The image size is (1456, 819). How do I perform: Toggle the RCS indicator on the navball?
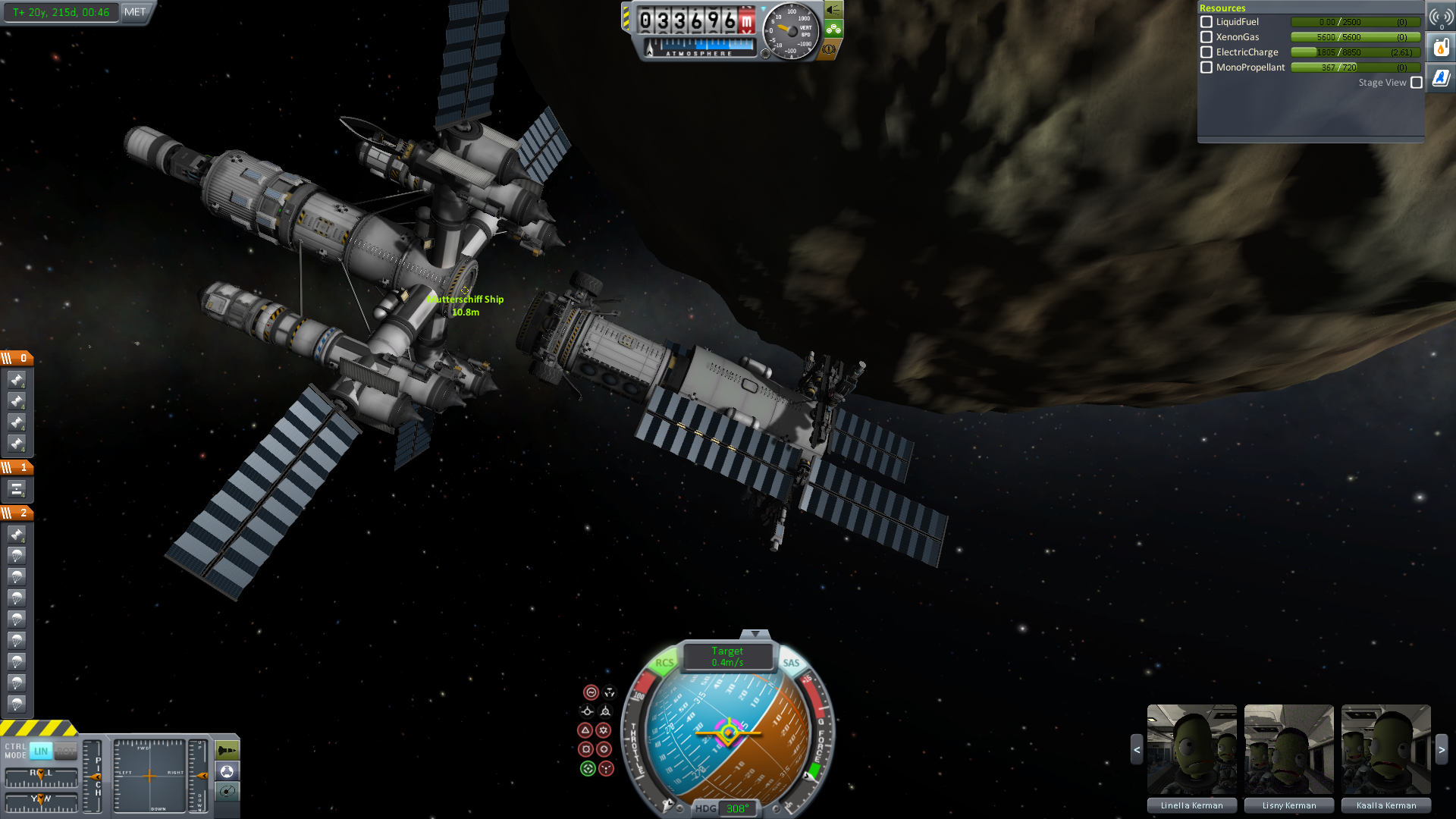[664, 663]
